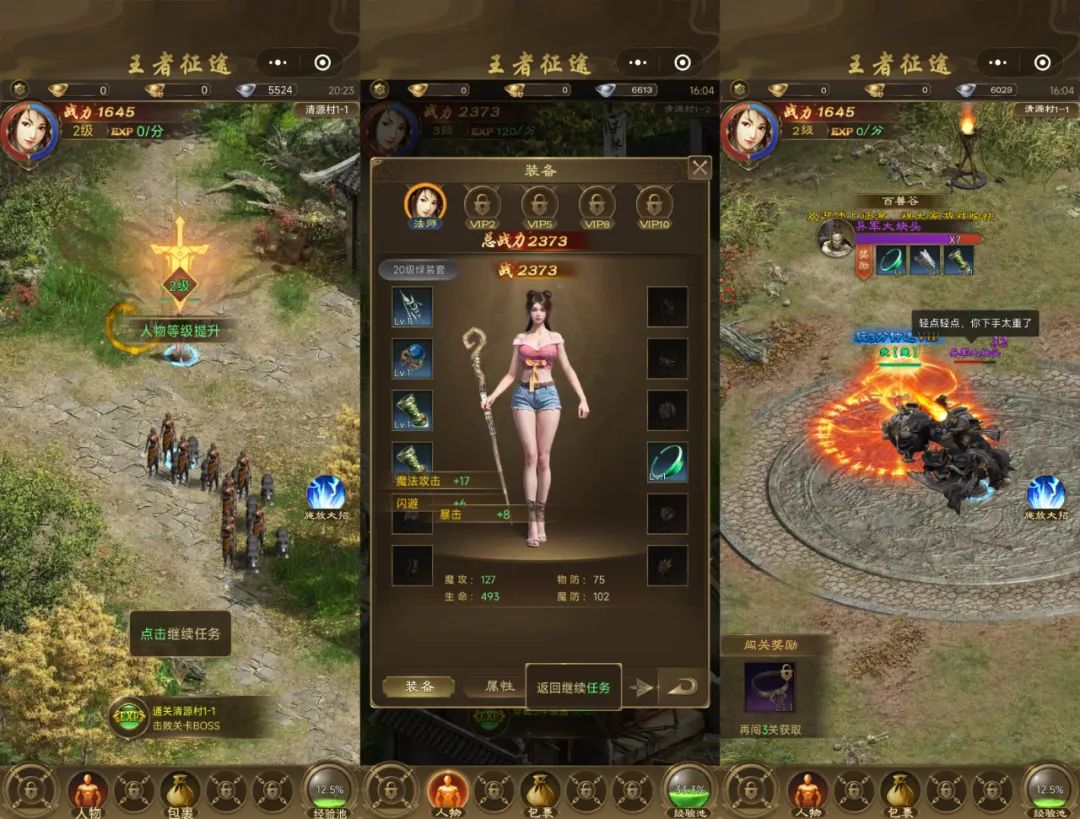The height and width of the screenshot is (819, 1080).
Task: Tap the locked VIP5 character slot
Action: click(540, 205)
